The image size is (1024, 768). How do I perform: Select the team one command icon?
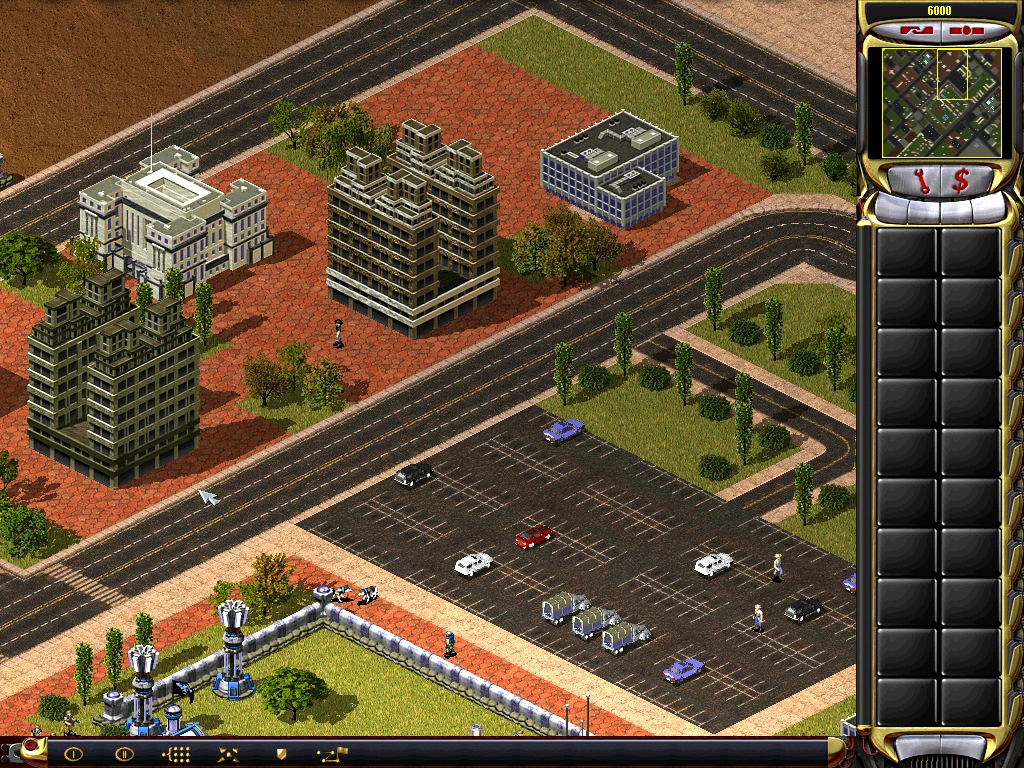[73, 754]
